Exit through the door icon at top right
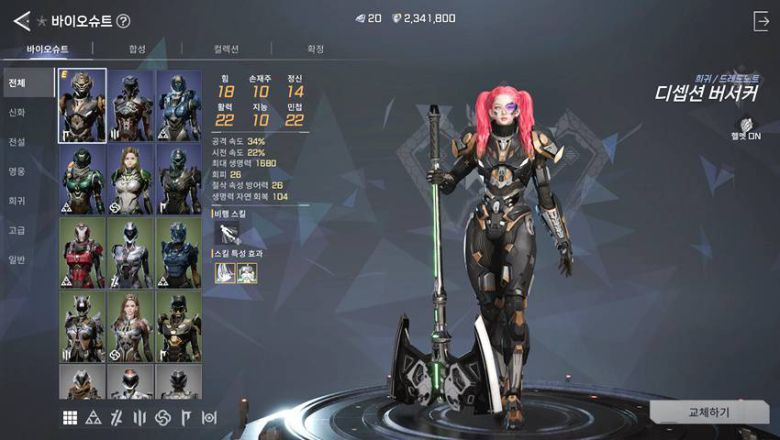 pos(760,19)
